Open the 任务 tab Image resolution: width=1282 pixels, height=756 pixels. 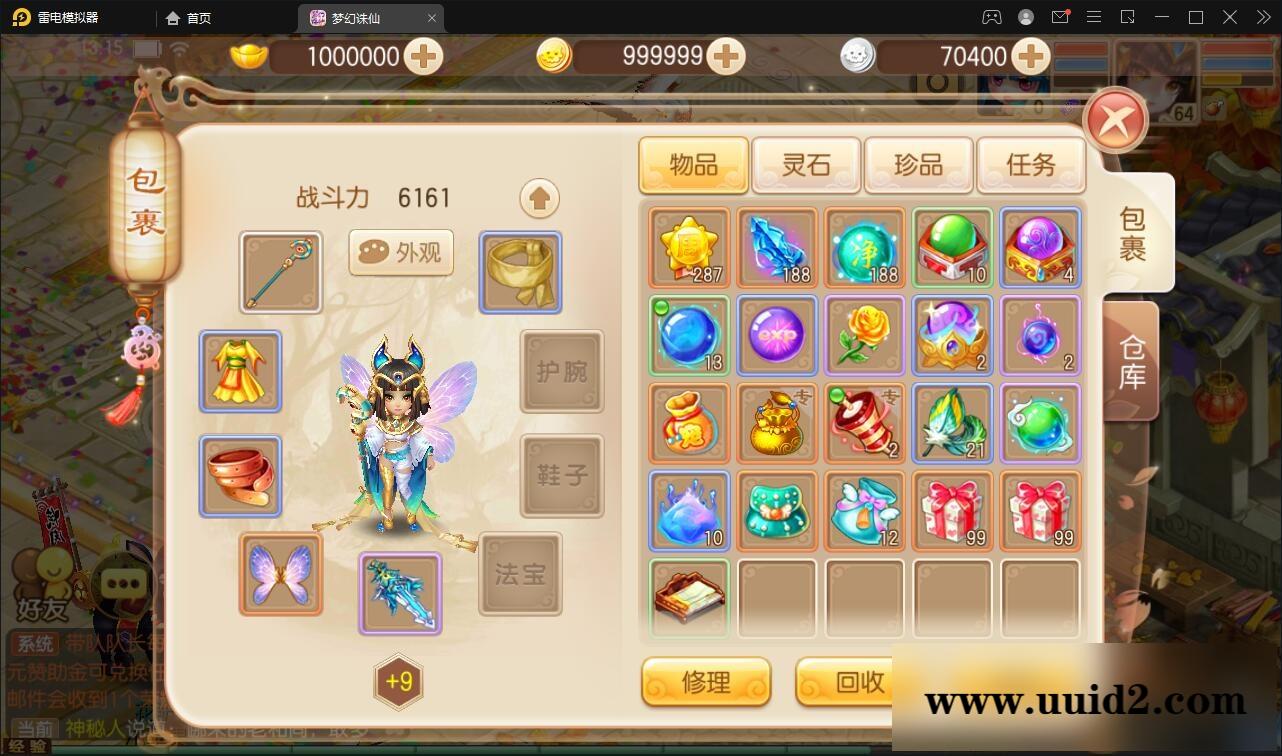1031,164
